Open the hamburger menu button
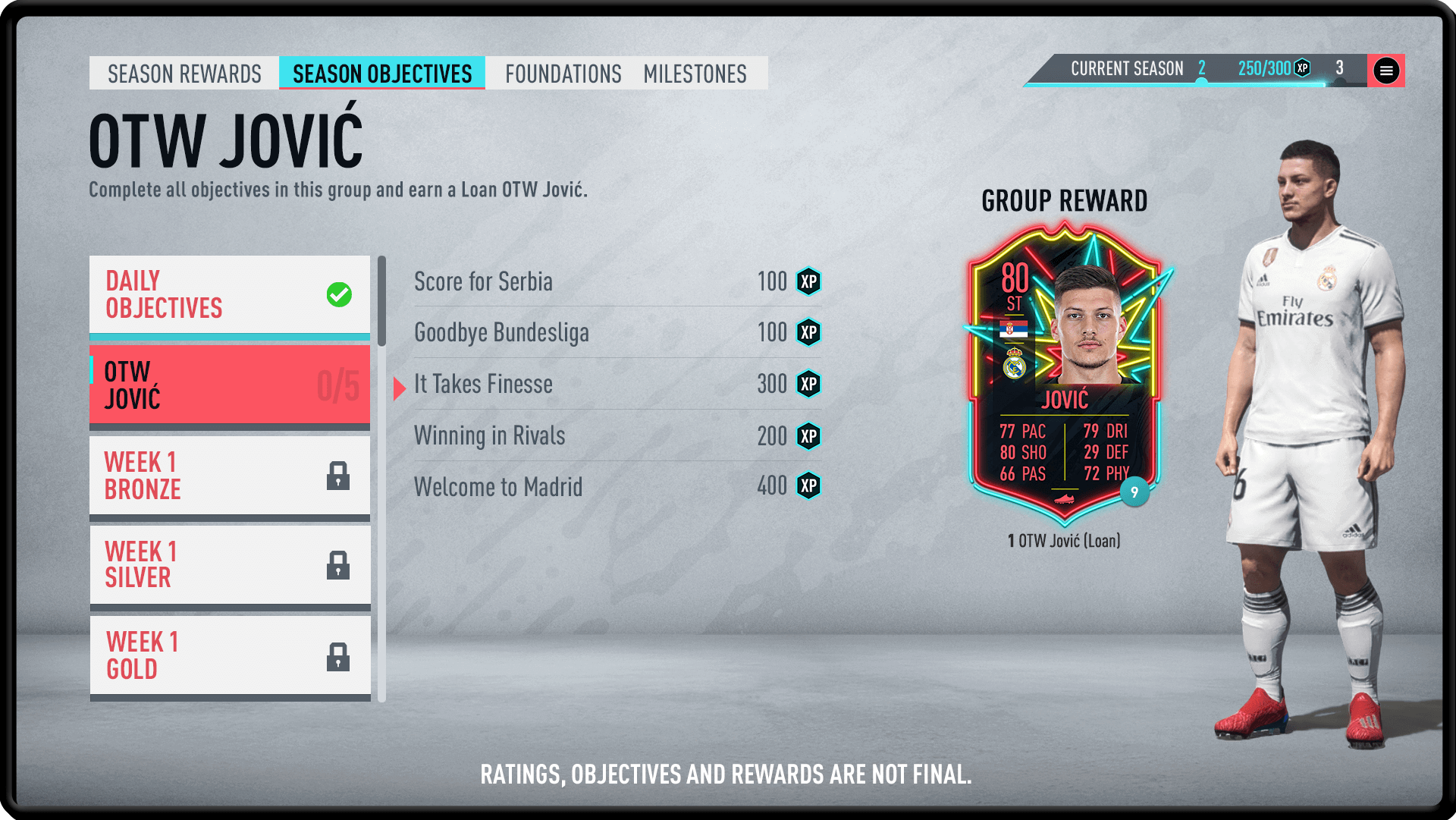 pyautogui.click(x=1386, y=71)
